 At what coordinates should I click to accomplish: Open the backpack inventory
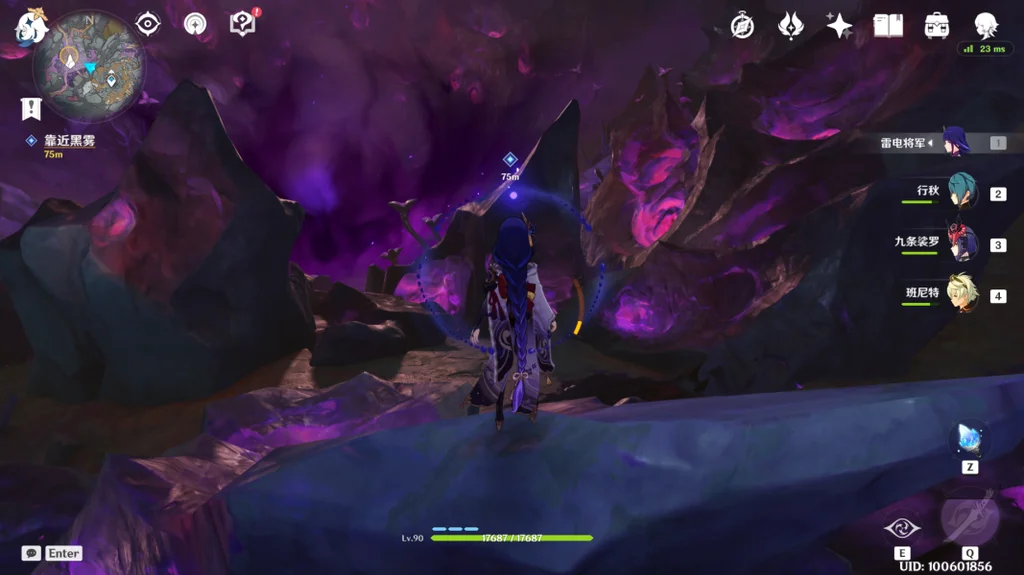(x=937, y=25)
